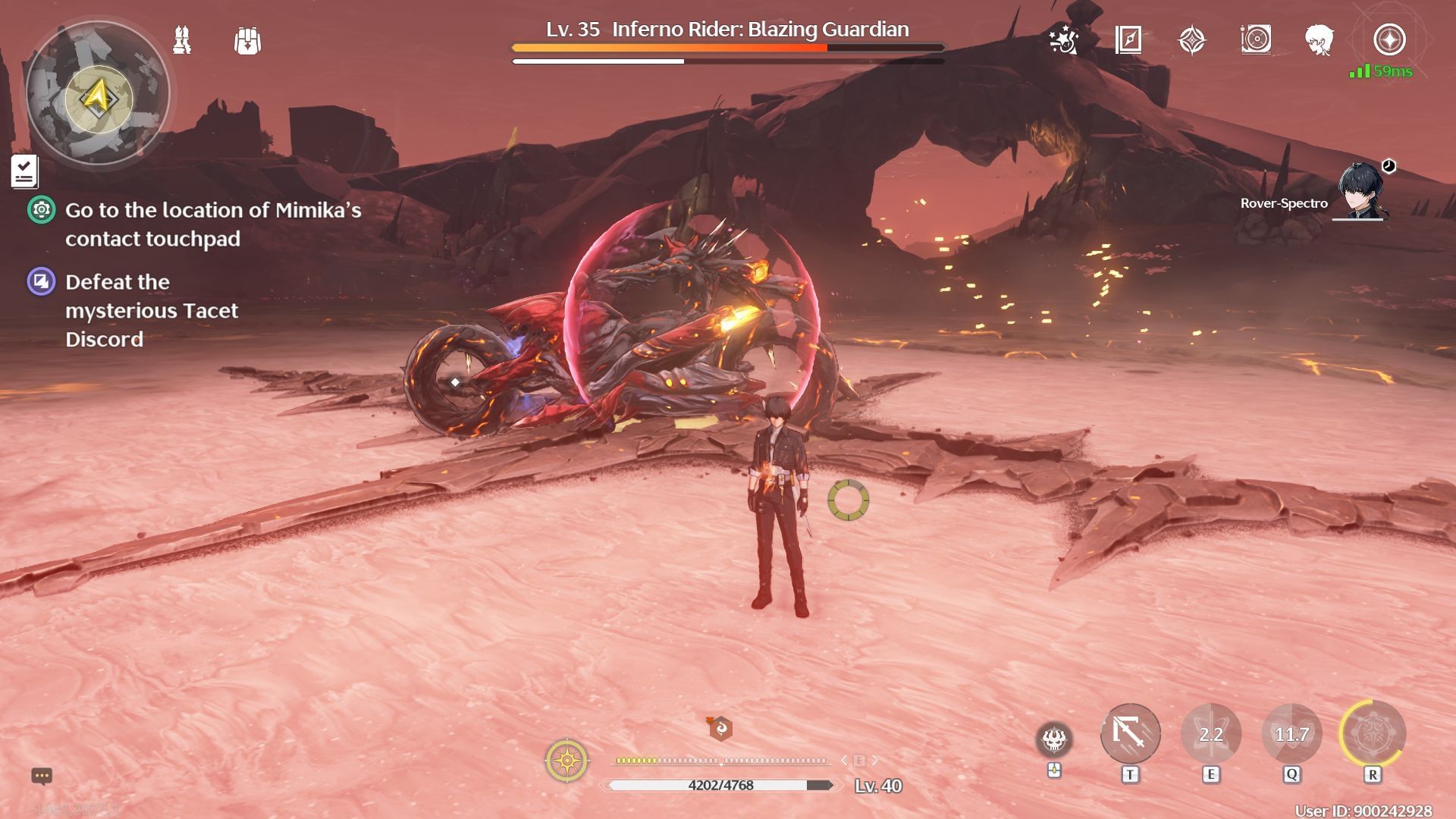Click the chess-piece icon beside the minimap

[182, 40]
